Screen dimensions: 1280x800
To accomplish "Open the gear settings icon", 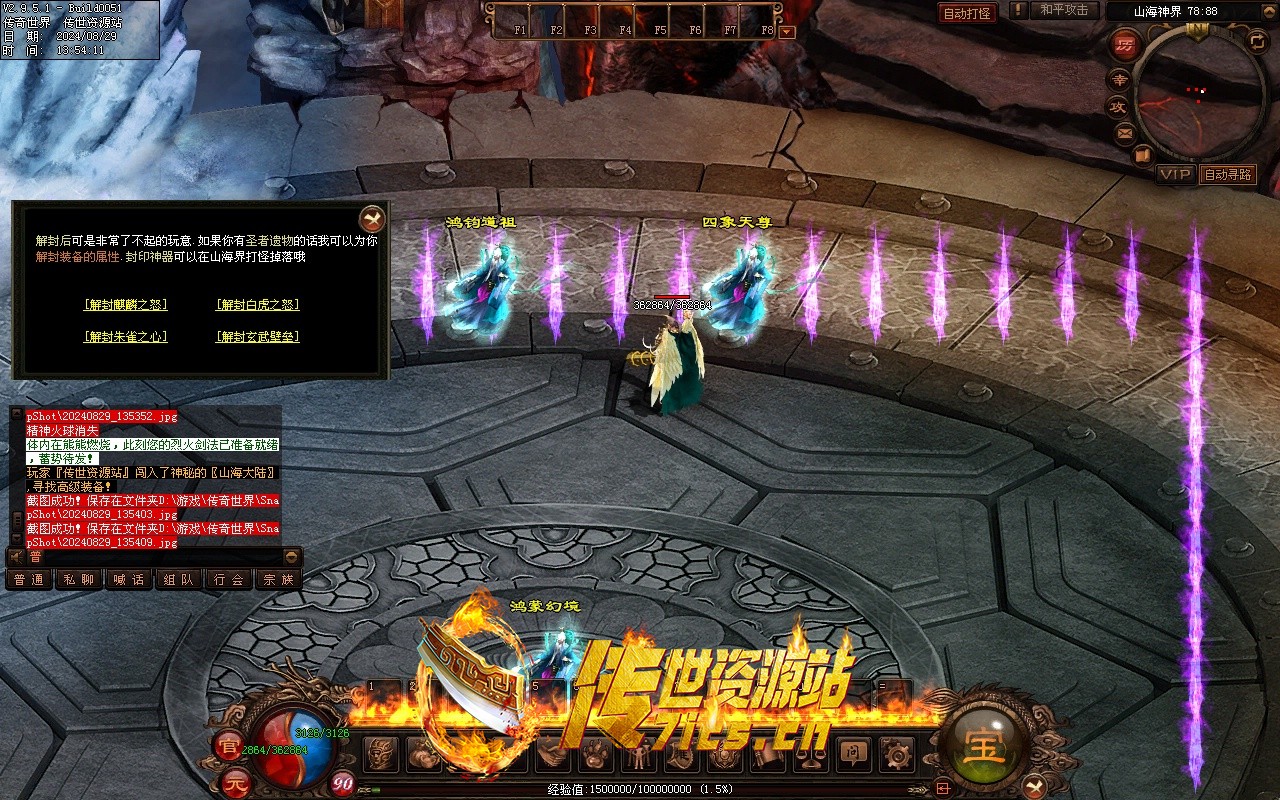I will (x=899, y=753).
